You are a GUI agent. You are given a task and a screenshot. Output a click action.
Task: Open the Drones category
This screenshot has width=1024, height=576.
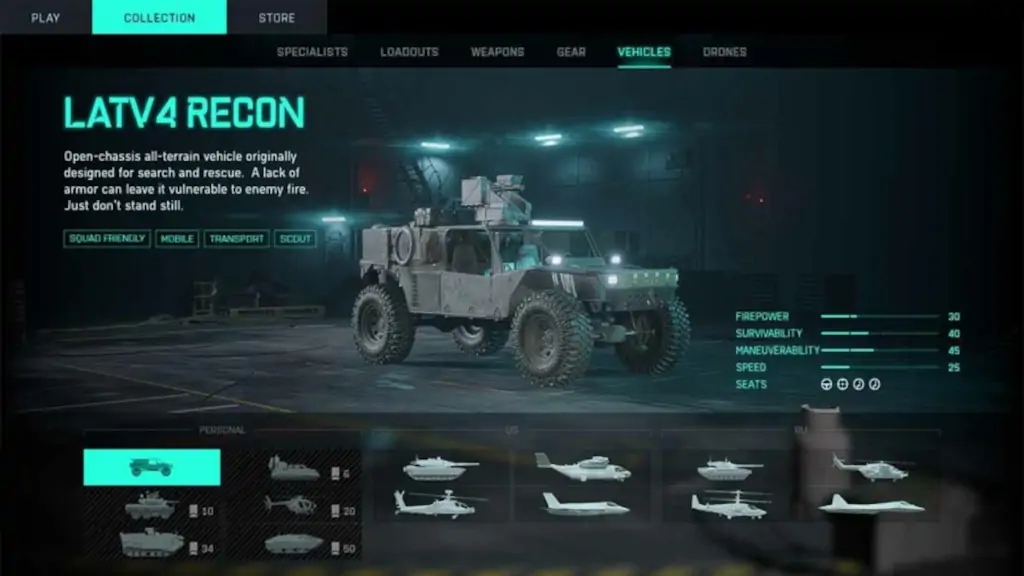[724, 52]
